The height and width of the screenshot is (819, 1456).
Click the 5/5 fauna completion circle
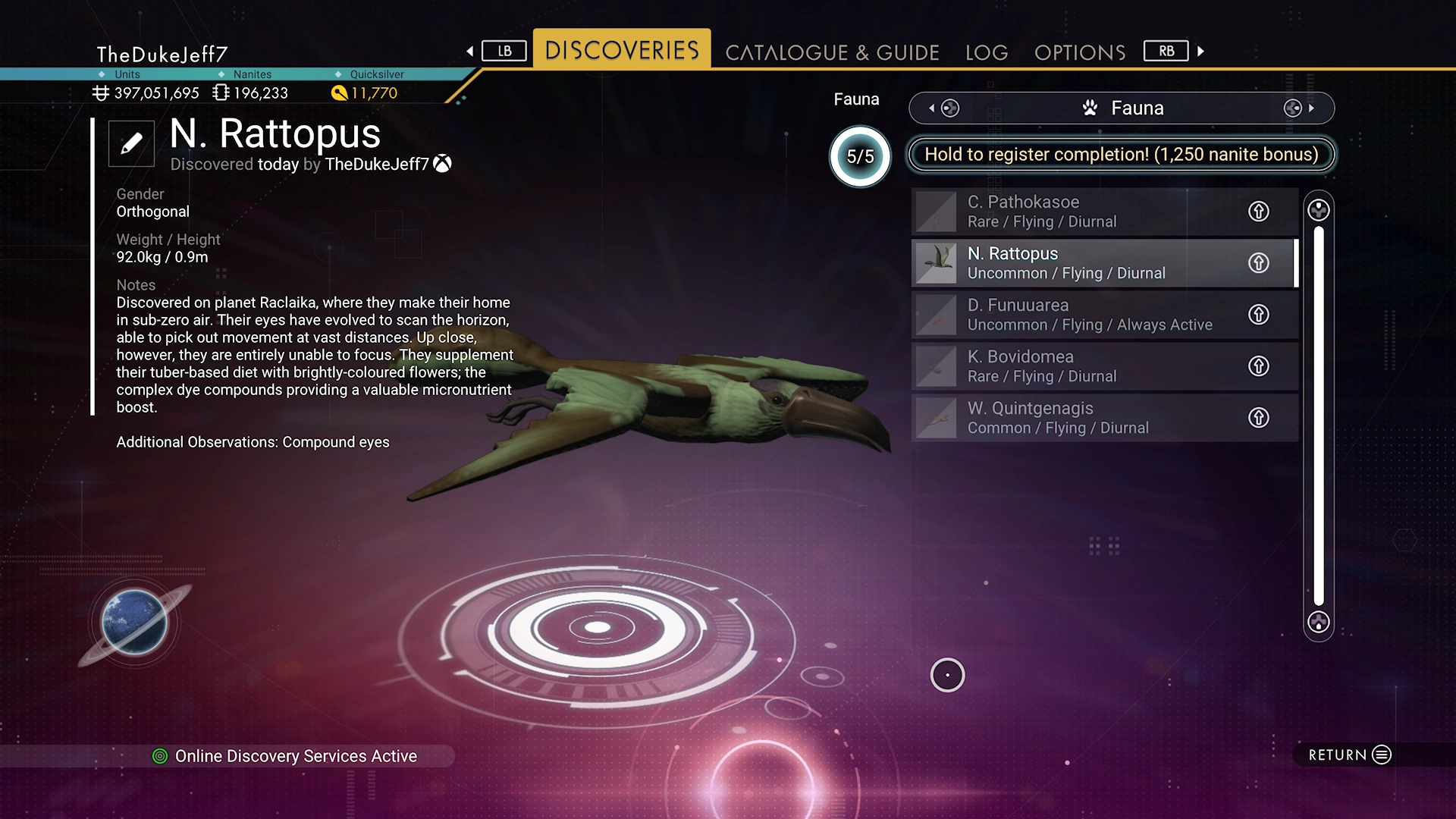(x=860, y=157)
